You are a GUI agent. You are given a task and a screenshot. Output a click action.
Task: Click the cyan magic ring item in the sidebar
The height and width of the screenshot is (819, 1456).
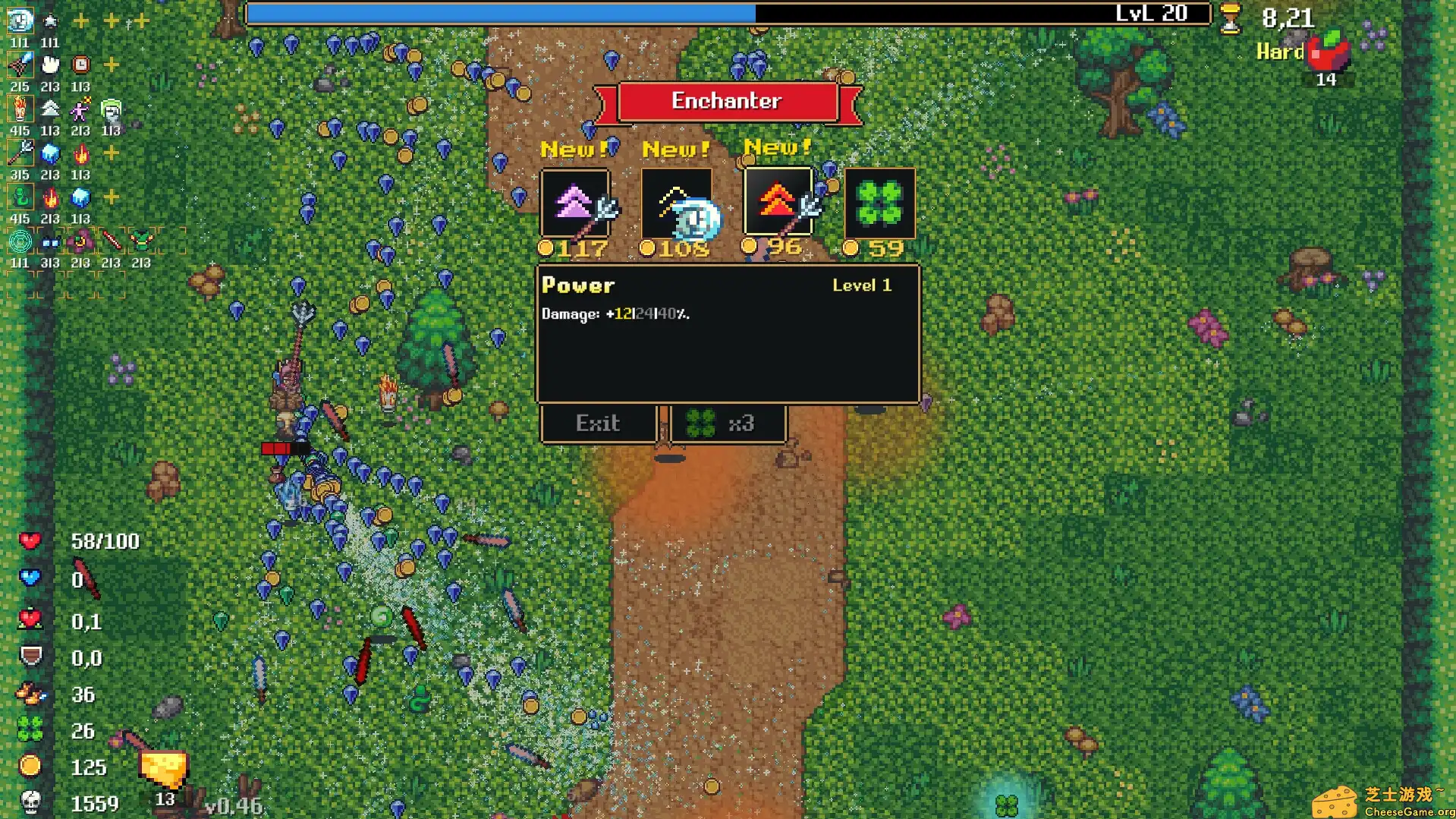20,242
